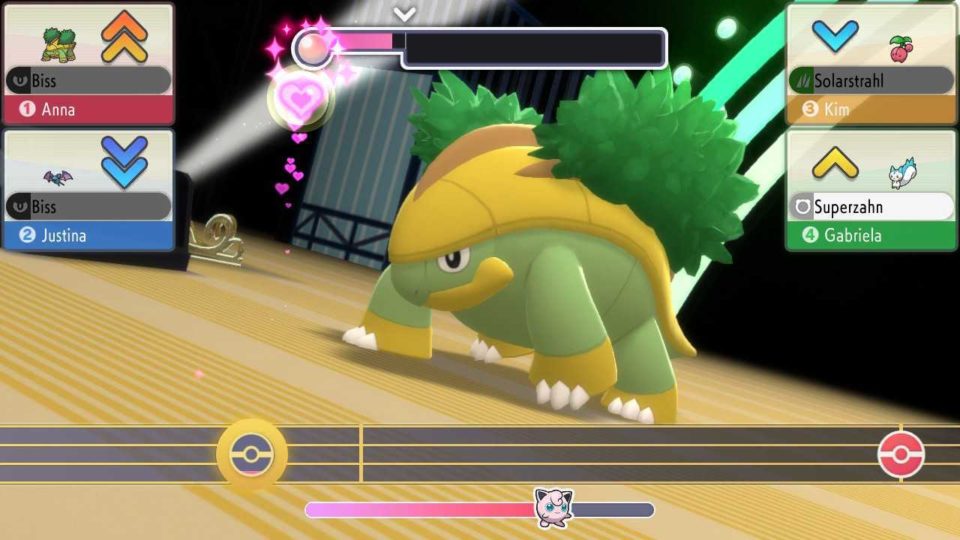960x540 pixels.
Task: Click the red Poké Ball note marker
Action: pos(900,455)
